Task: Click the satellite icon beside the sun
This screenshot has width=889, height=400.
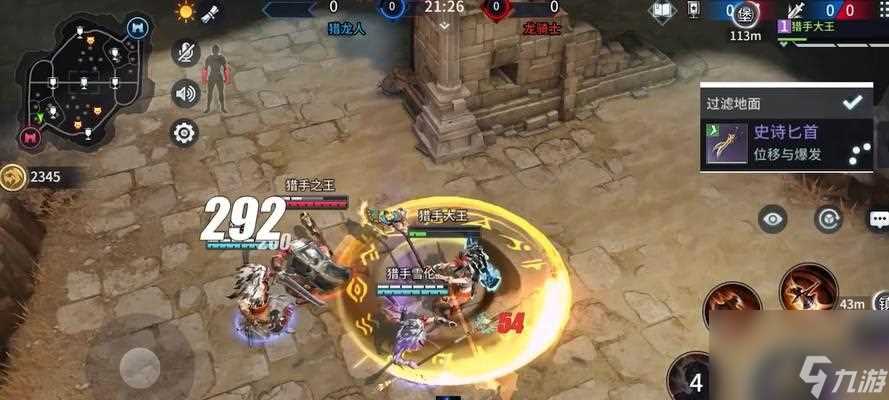Action: (x=211, y=13)
